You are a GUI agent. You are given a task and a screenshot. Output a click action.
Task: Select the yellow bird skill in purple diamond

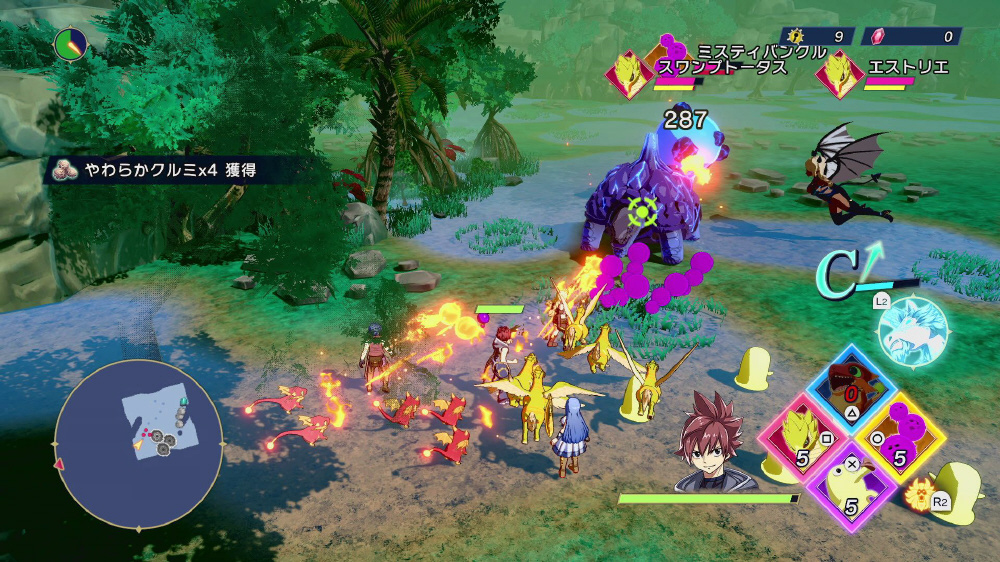point(852,485)
